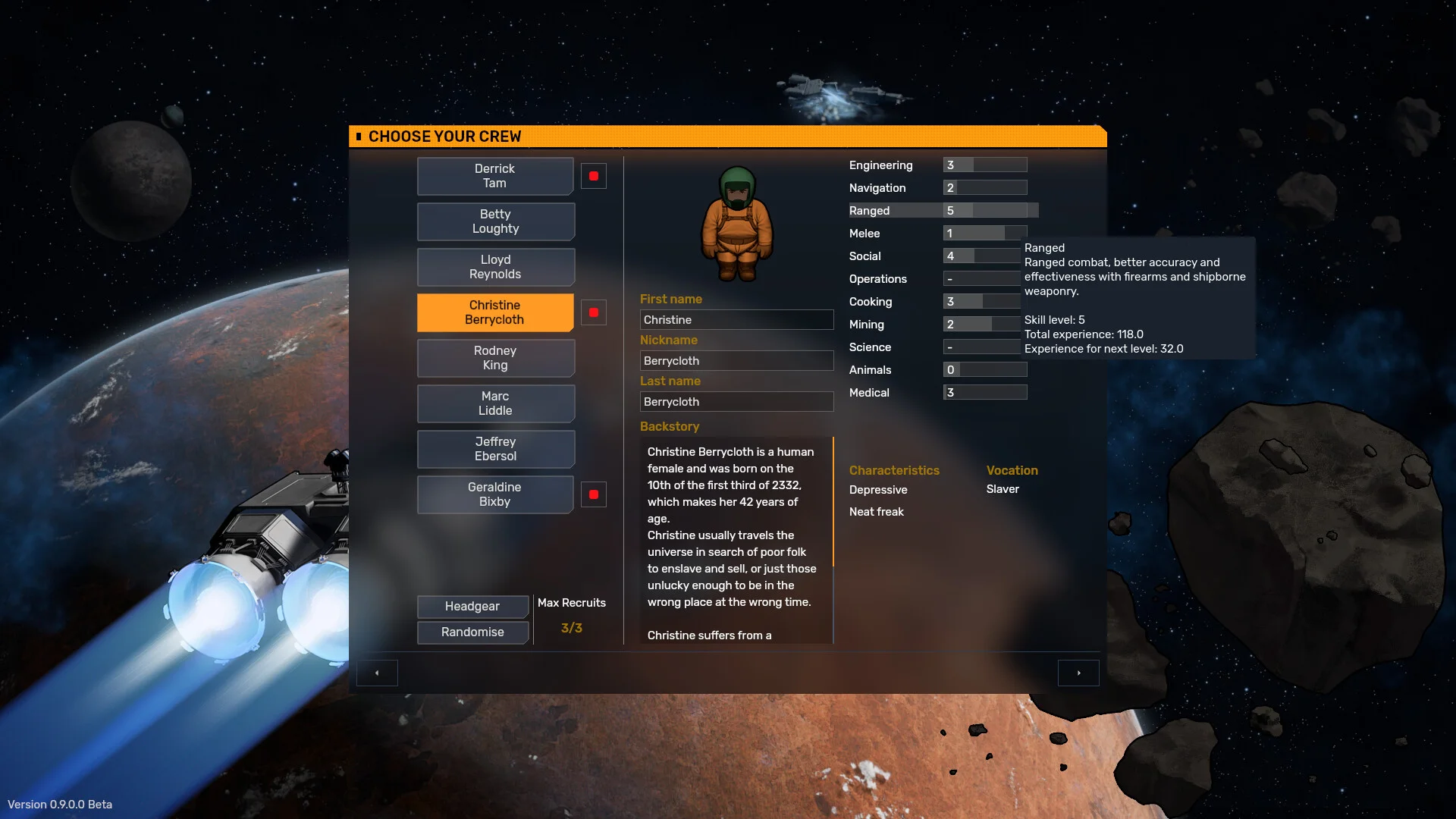Focus the Last name input box

pos(736,402)
